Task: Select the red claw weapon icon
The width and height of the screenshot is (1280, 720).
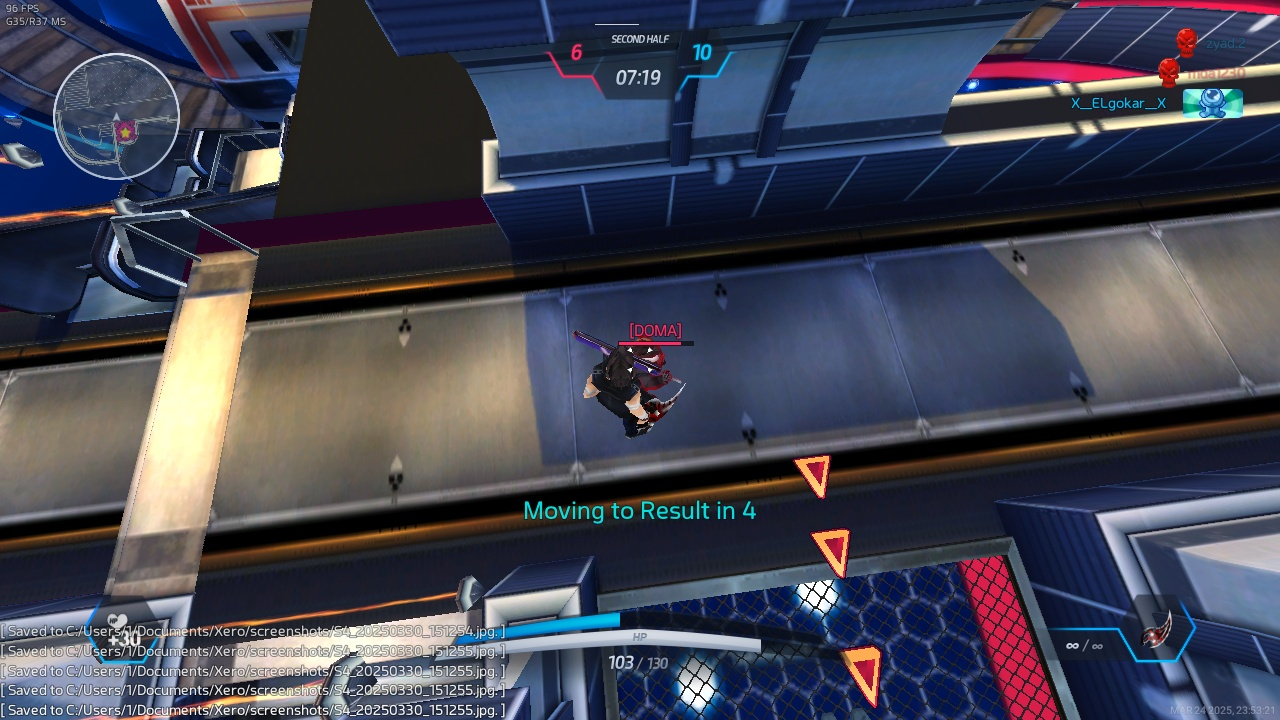Action: [1159, 632]
